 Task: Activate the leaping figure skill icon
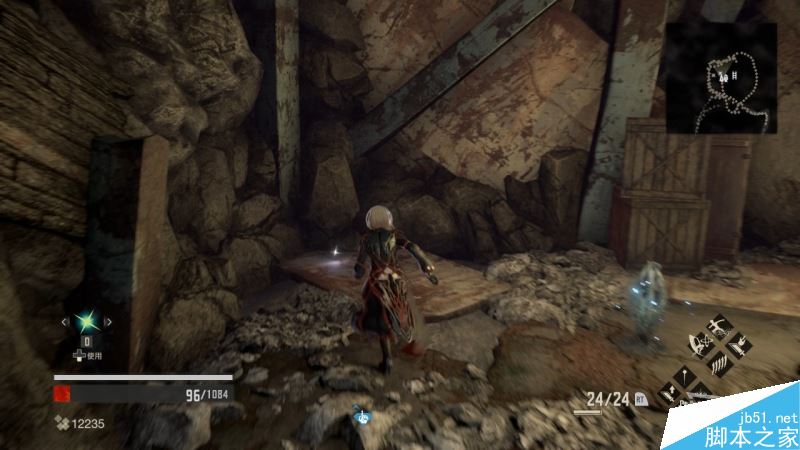pyautogui.click(x=719, y=327)
